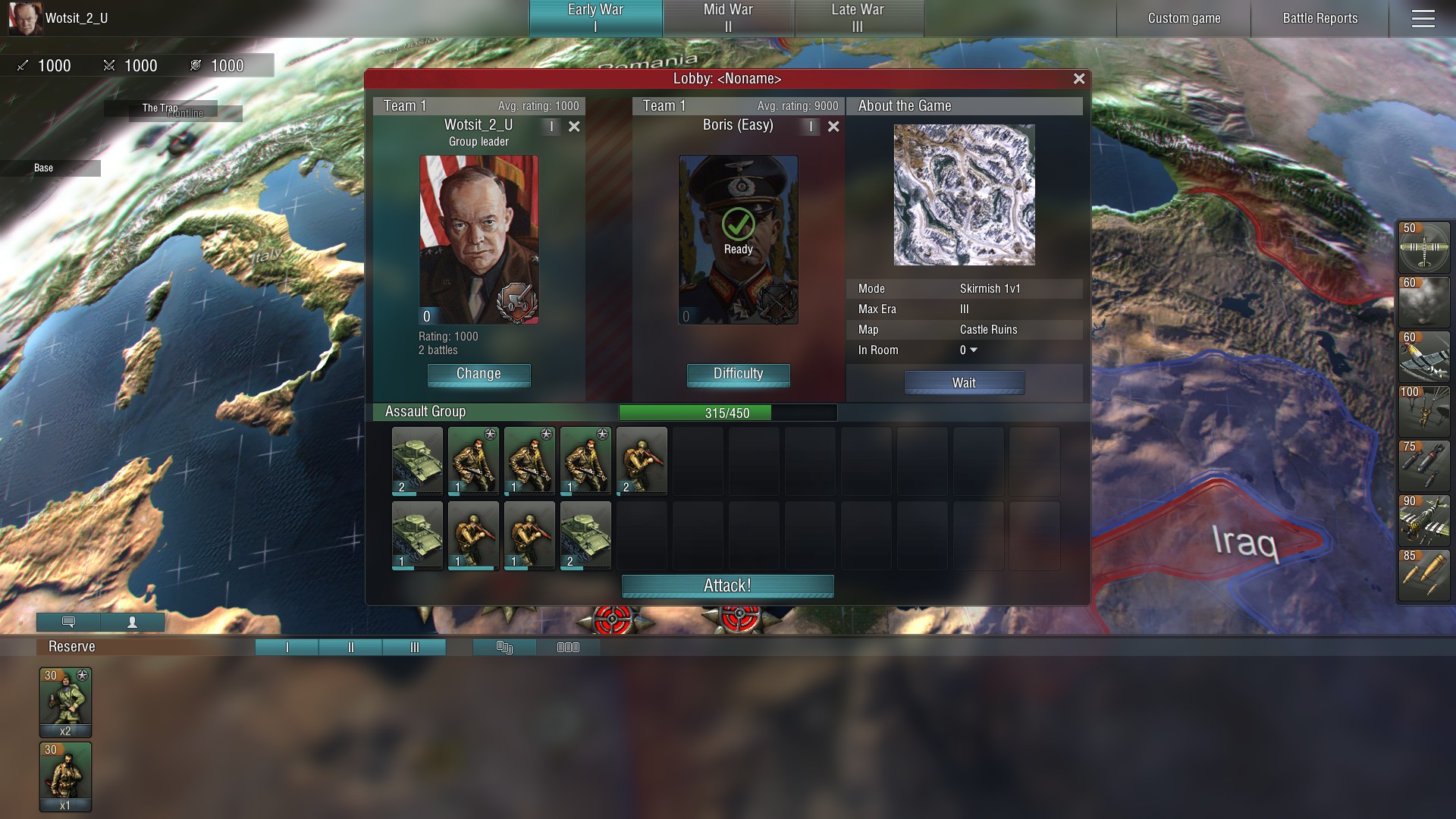Open the chat panel icon
1456x819 pixels.
68,623
